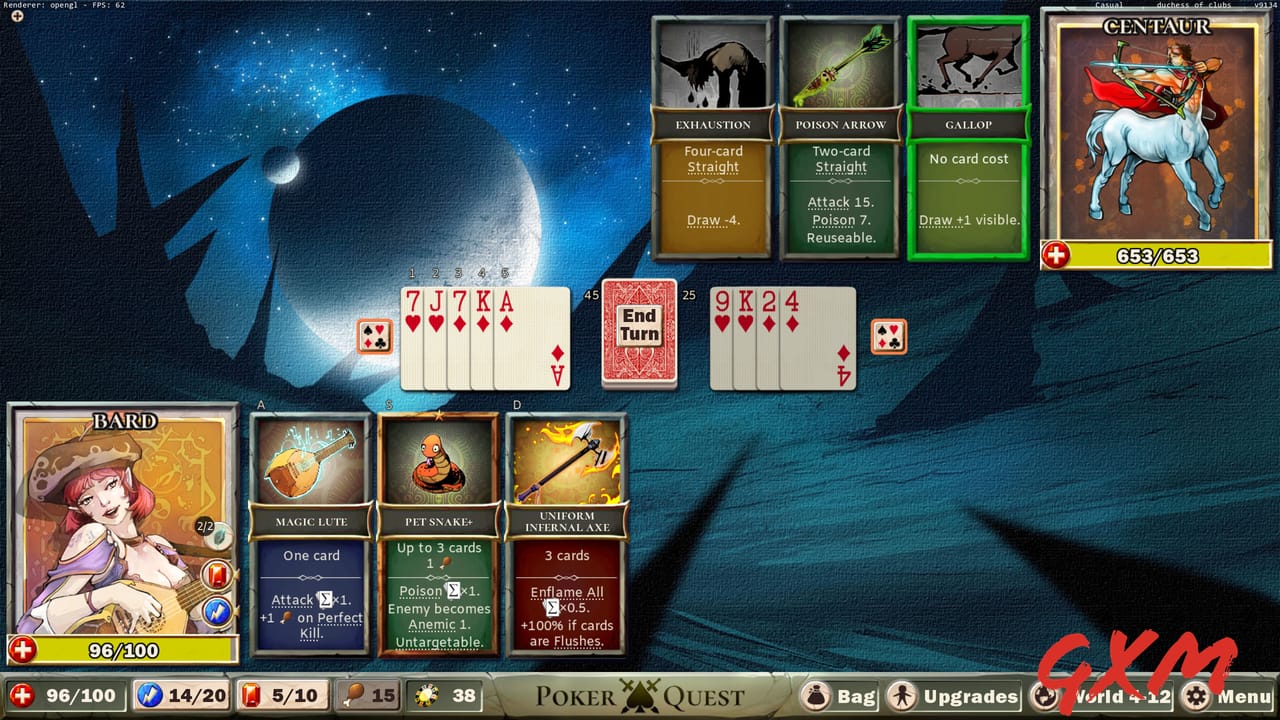Click the Menu gear in bottom right

pyautogui.click(x=1196, y=696)
